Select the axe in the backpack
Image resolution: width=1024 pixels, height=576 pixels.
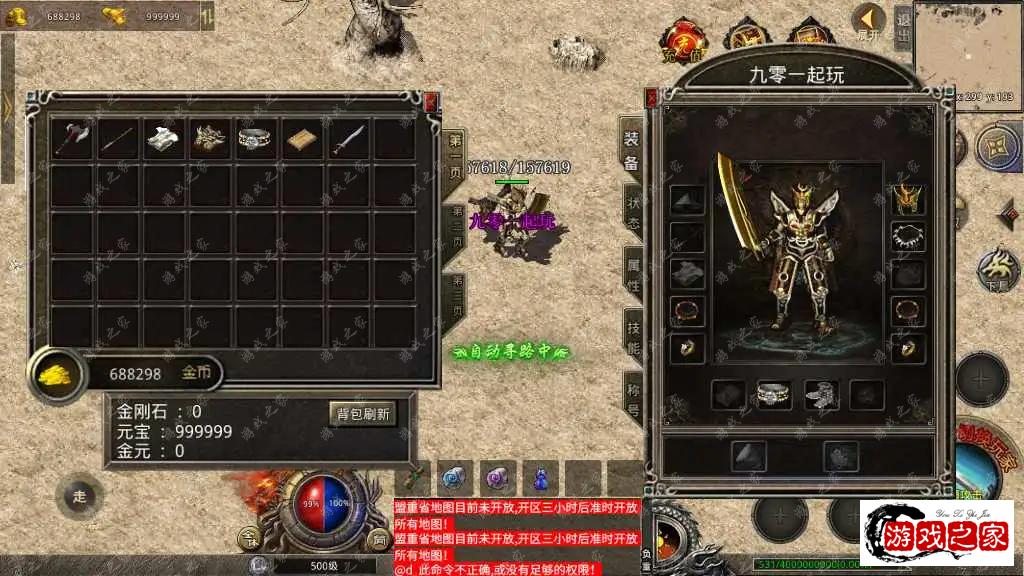click(73, 139)
